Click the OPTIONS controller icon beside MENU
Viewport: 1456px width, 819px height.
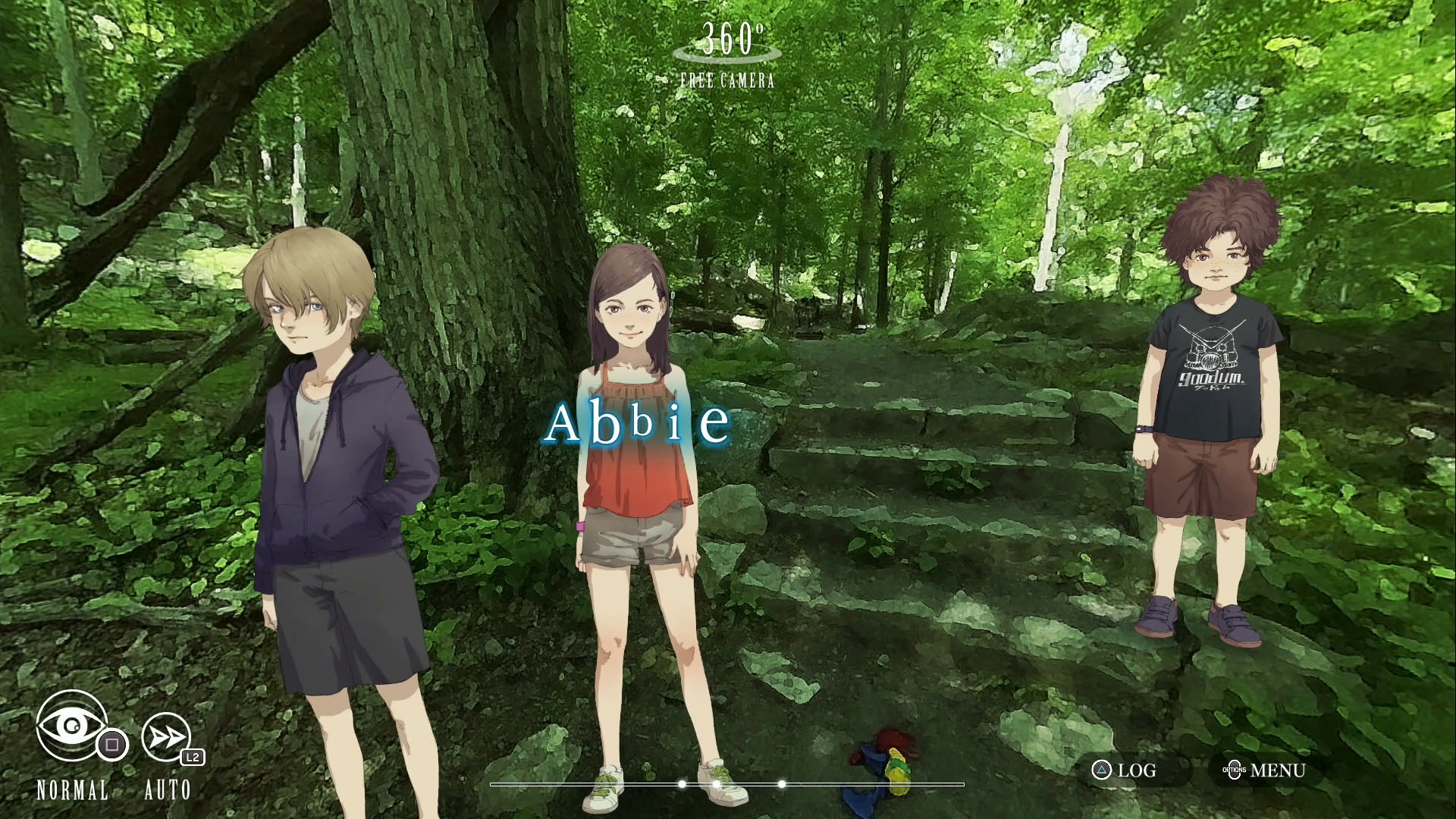[1235, 770]
